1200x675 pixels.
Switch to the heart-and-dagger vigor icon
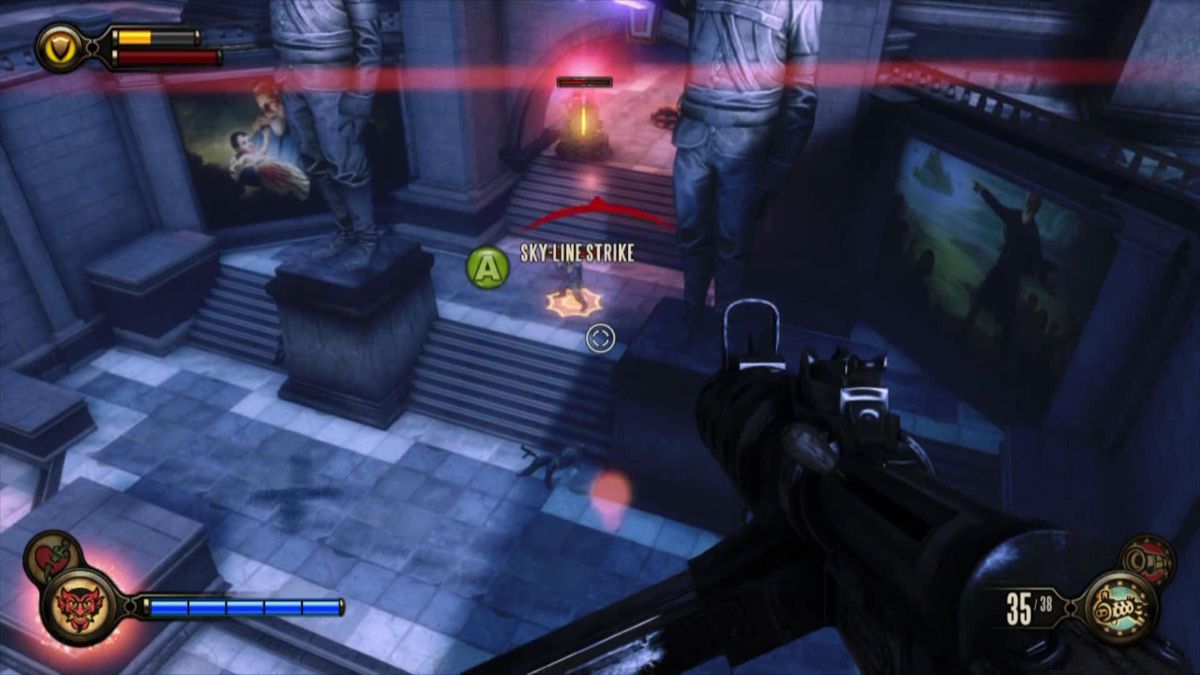pos(53,553)
